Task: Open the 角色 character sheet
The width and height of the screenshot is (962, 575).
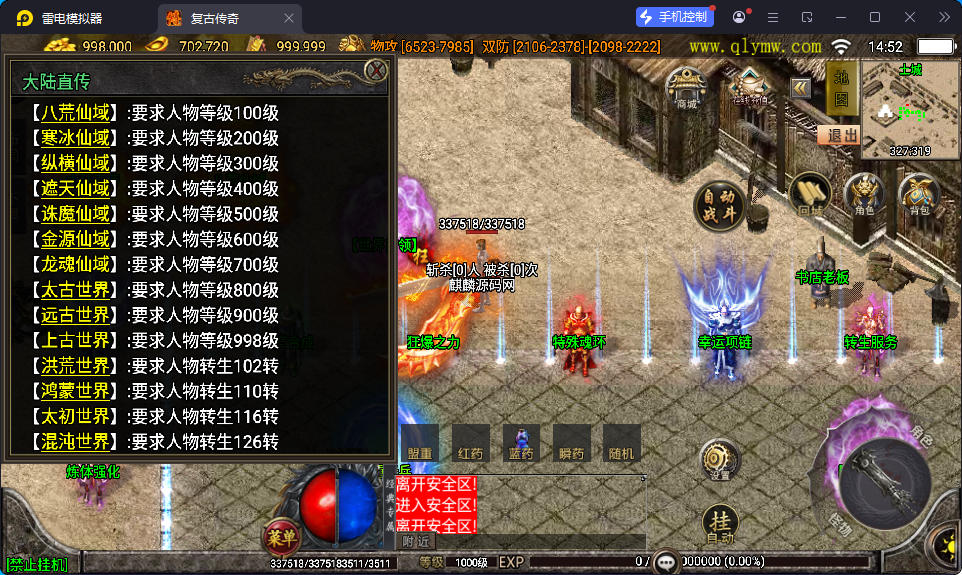Action: pyautogui.click(x=864, y=194)
